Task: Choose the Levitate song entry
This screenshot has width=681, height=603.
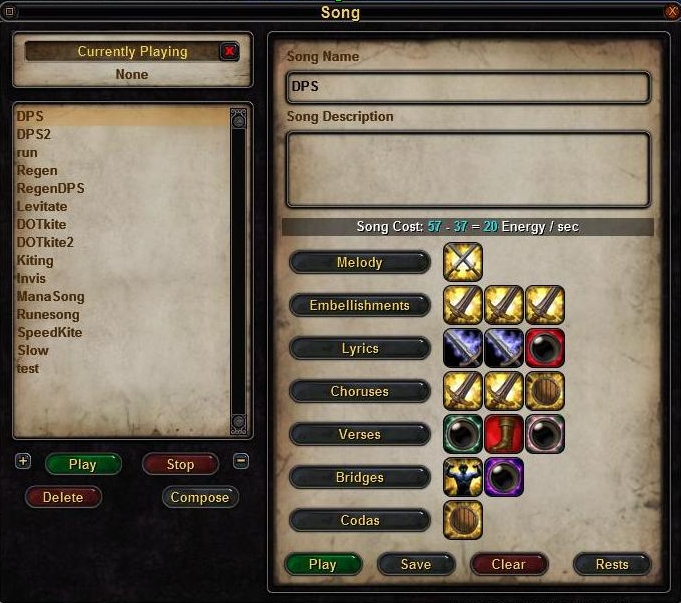Action: tap(42, 206)
